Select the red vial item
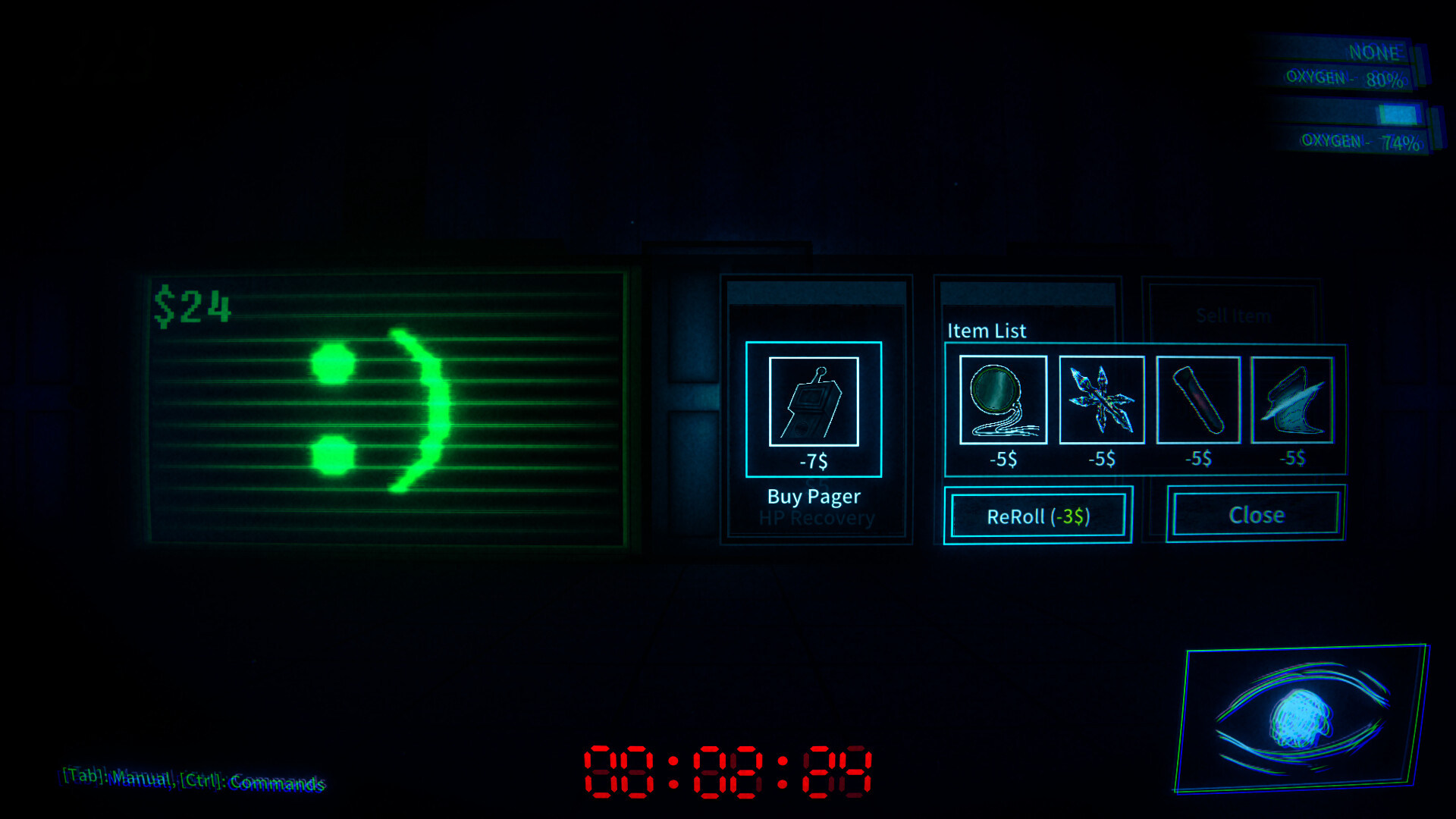 (1198, 402)
